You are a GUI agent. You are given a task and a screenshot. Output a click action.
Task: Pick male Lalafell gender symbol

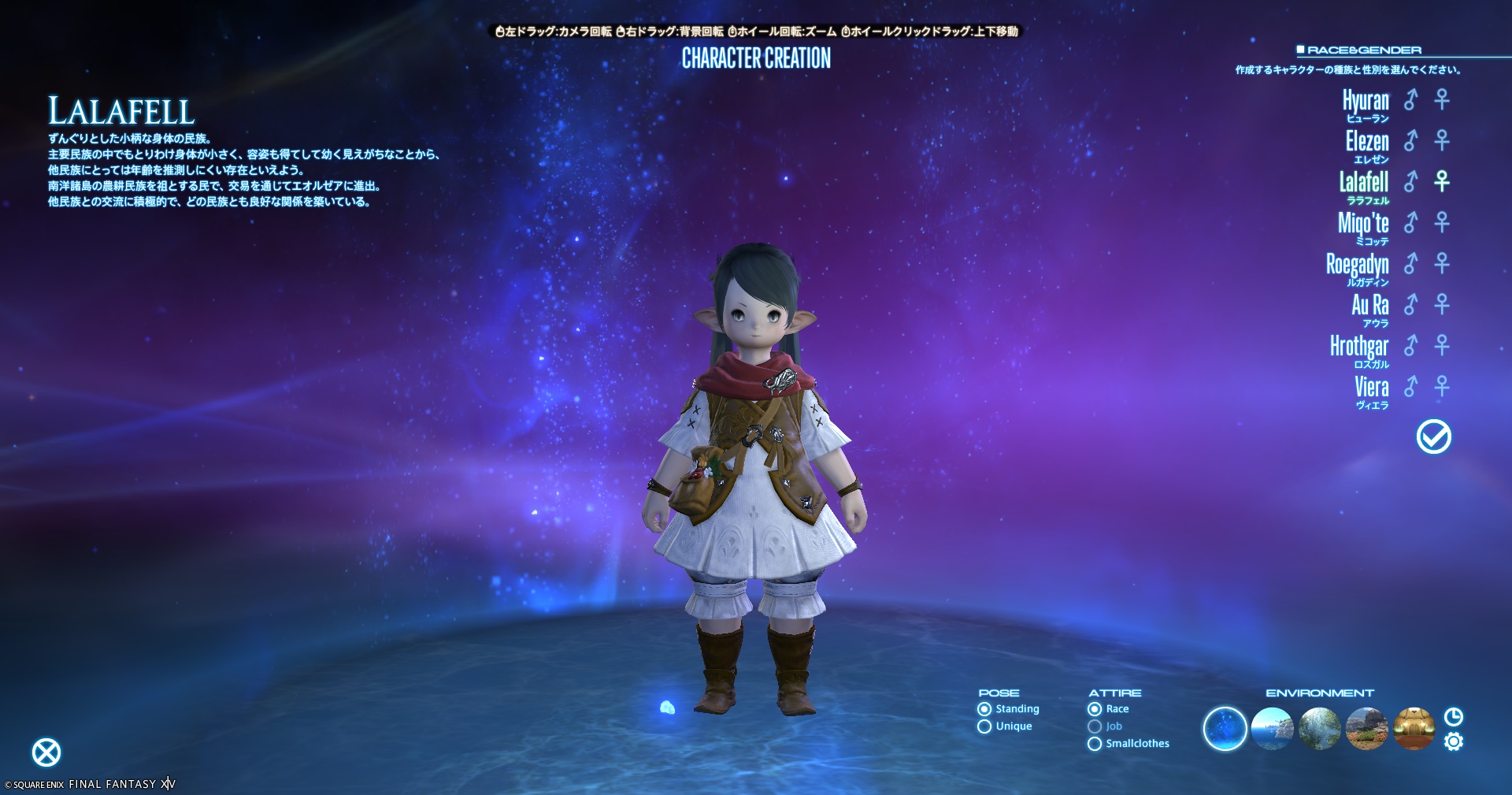(1410, 182)
